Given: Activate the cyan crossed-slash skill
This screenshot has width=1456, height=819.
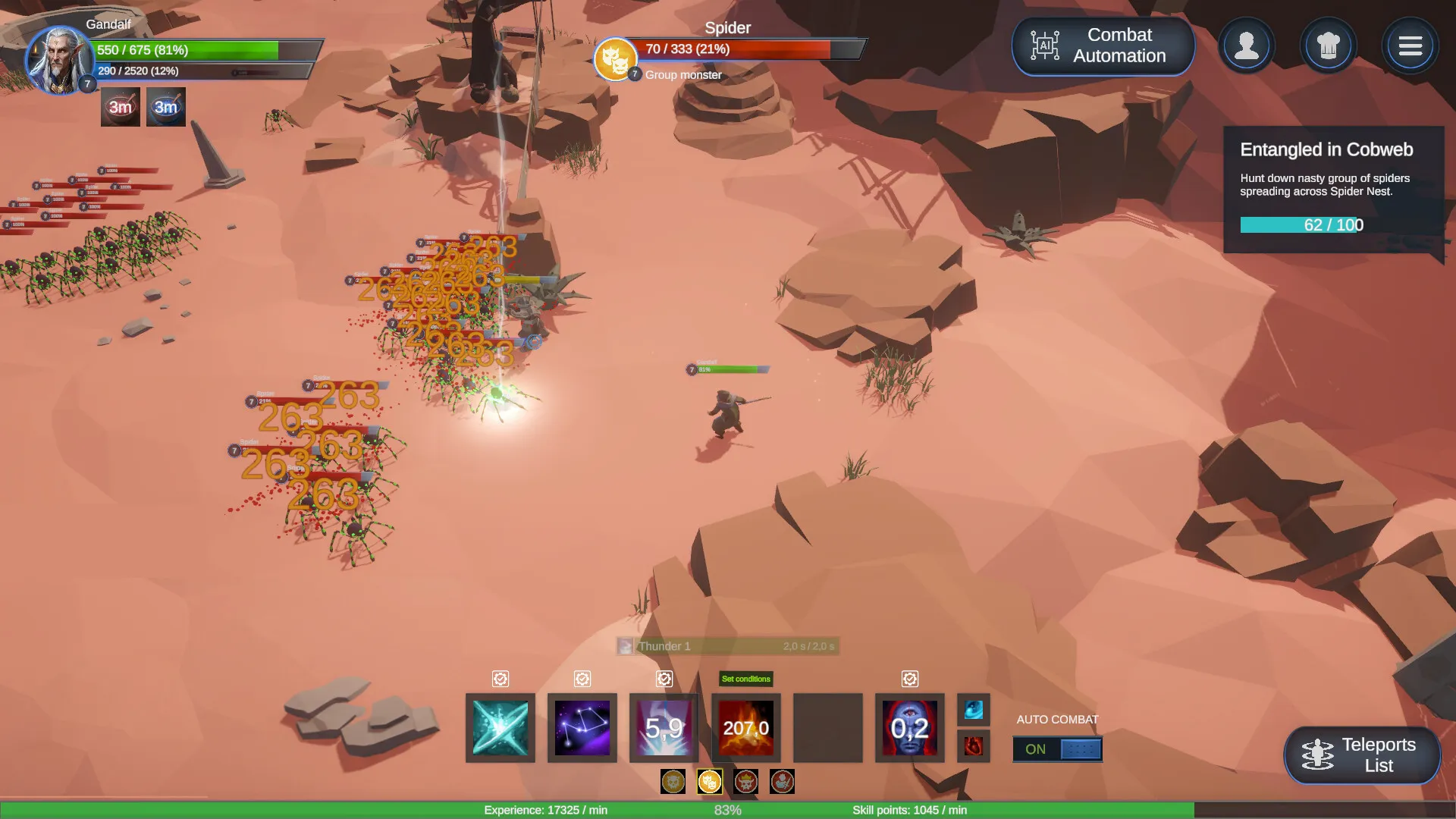Looking at the screenshot, I should click(x=500, y=728).
